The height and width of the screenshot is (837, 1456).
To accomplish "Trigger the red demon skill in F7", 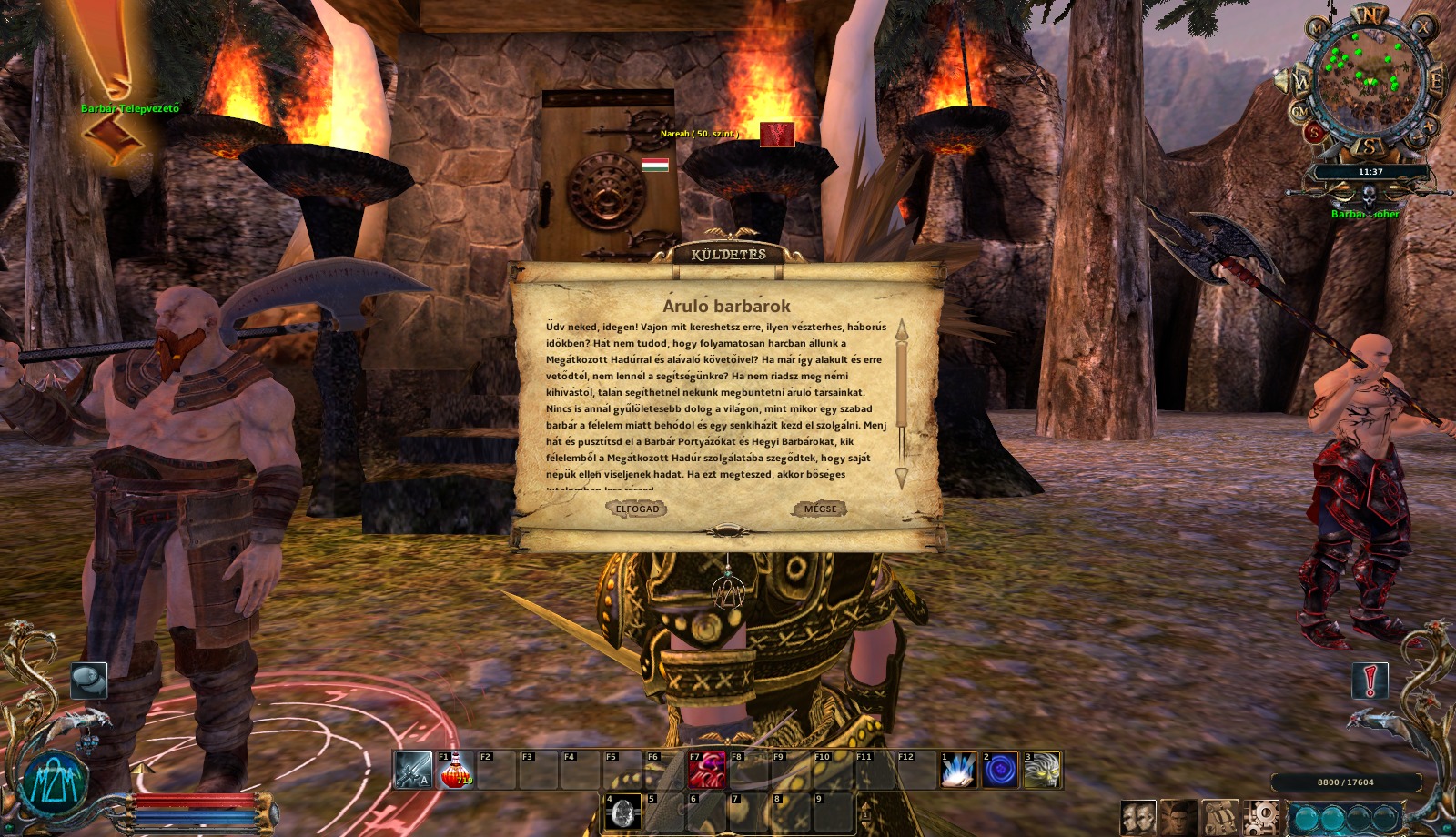I will [706, 770].
